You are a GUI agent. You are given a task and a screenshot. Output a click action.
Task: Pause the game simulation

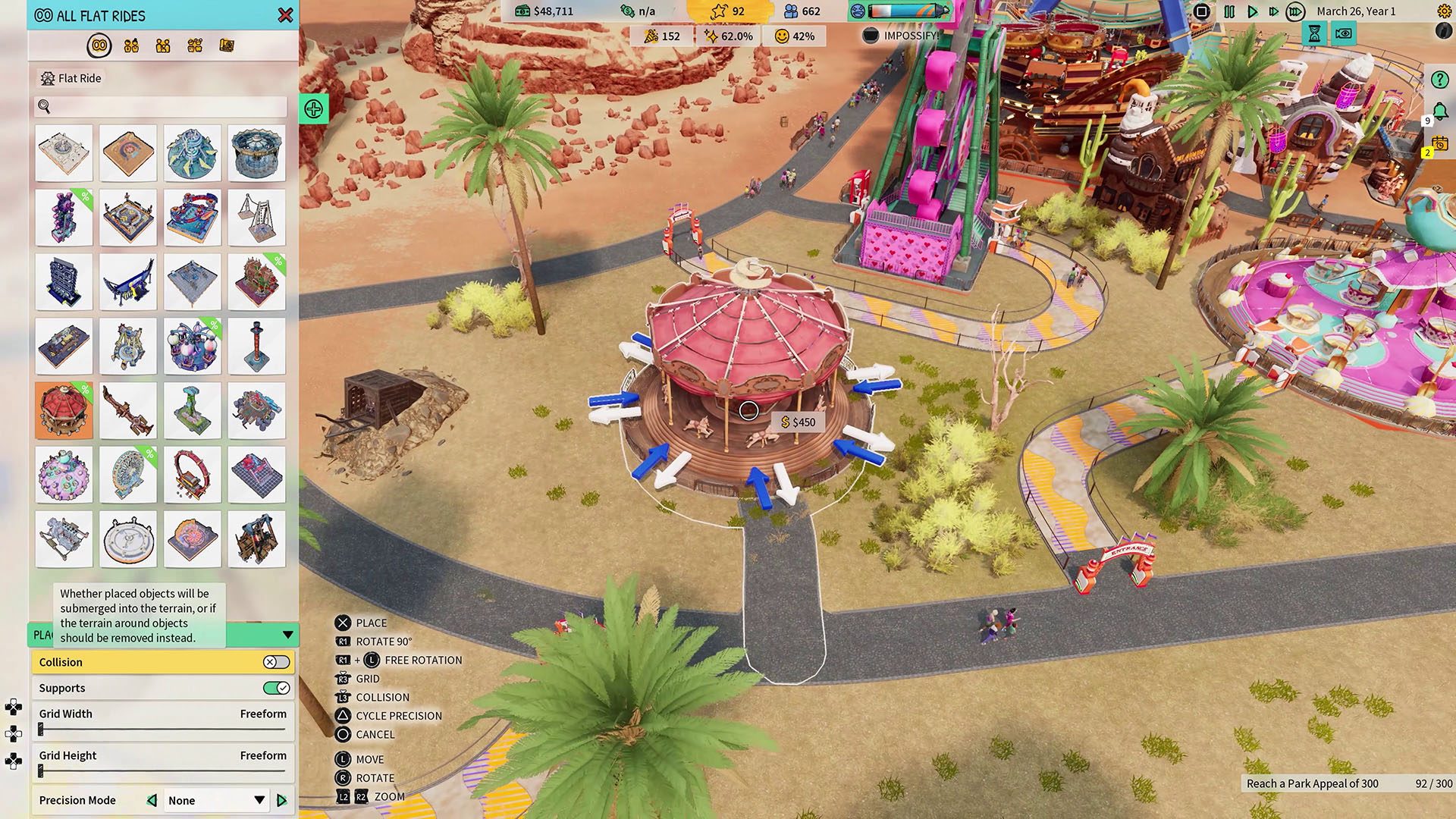[x=1229, y=11]
